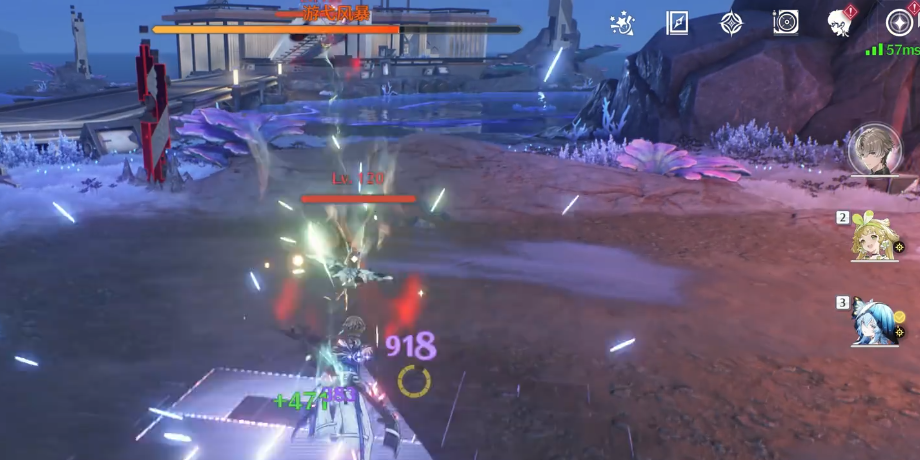Switch to the blonde character in slot 2
920x460 pixels.
874,237
